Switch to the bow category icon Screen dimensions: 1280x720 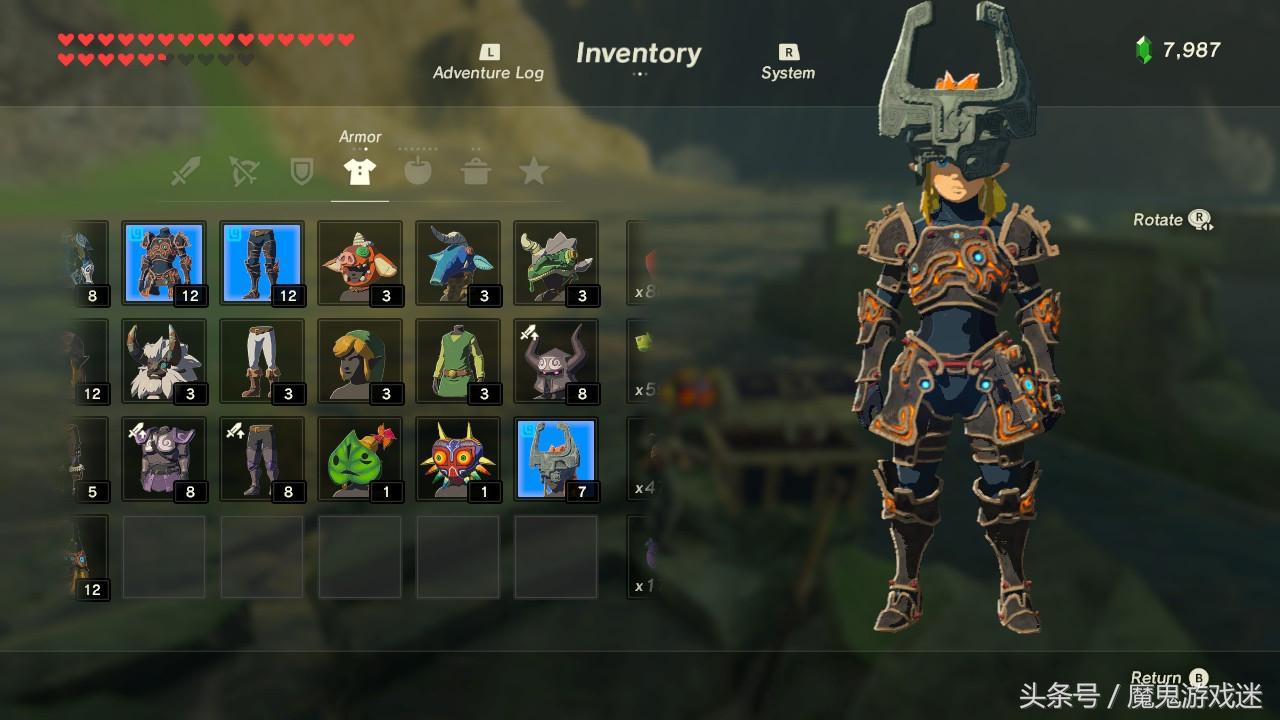pyautogui.click(x=243, y=171)
